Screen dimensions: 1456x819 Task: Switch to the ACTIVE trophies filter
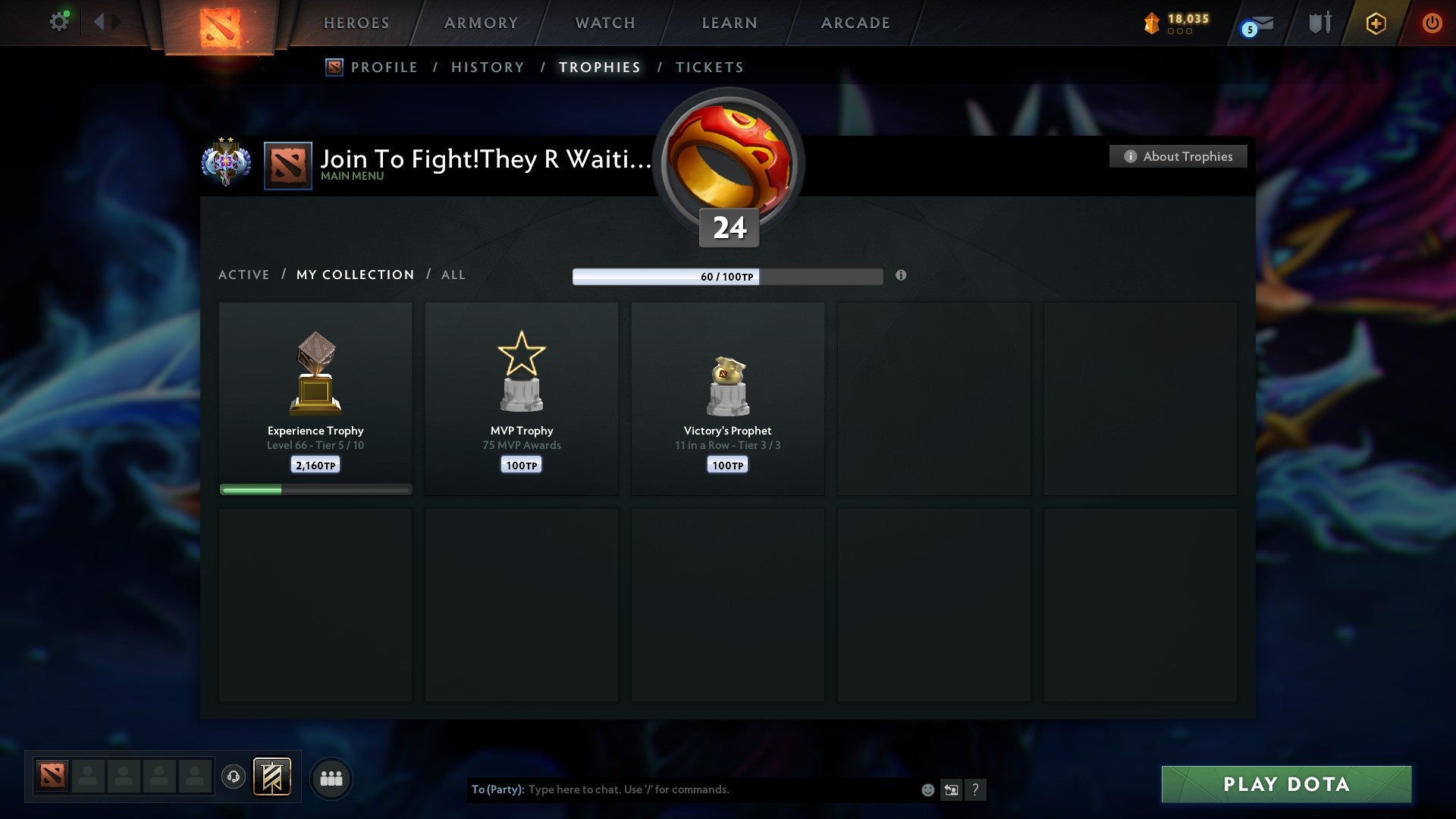coord(244,275)
